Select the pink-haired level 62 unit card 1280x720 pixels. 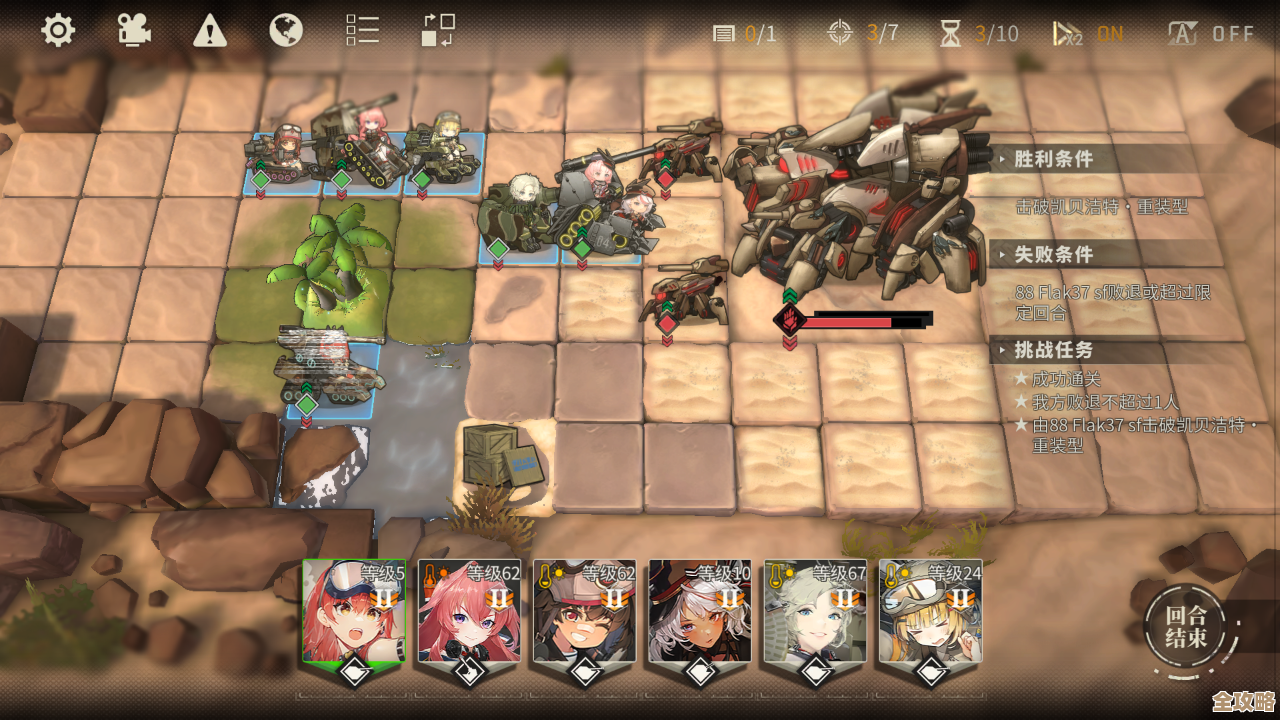coord(469,612)
